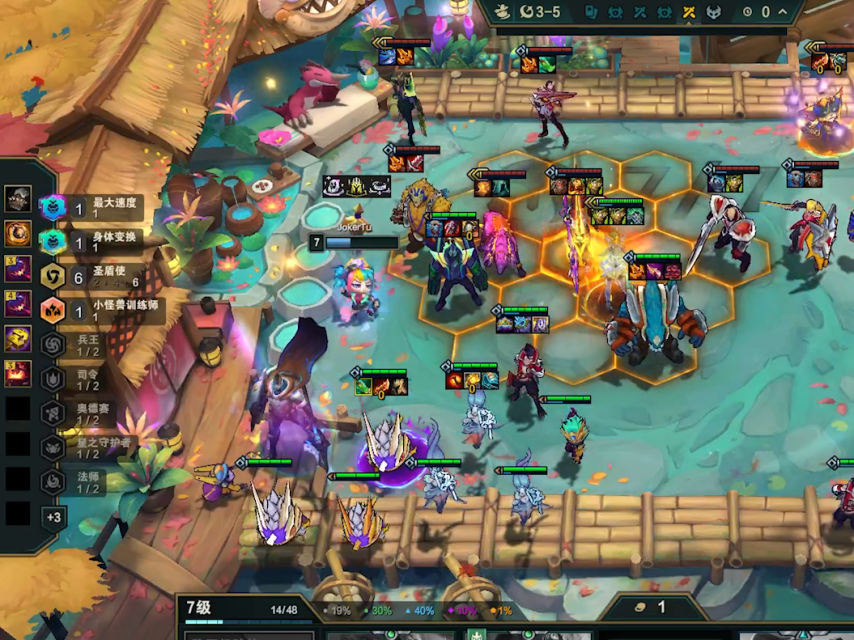Expand the +3 hidden traits button

pos(53,517)
